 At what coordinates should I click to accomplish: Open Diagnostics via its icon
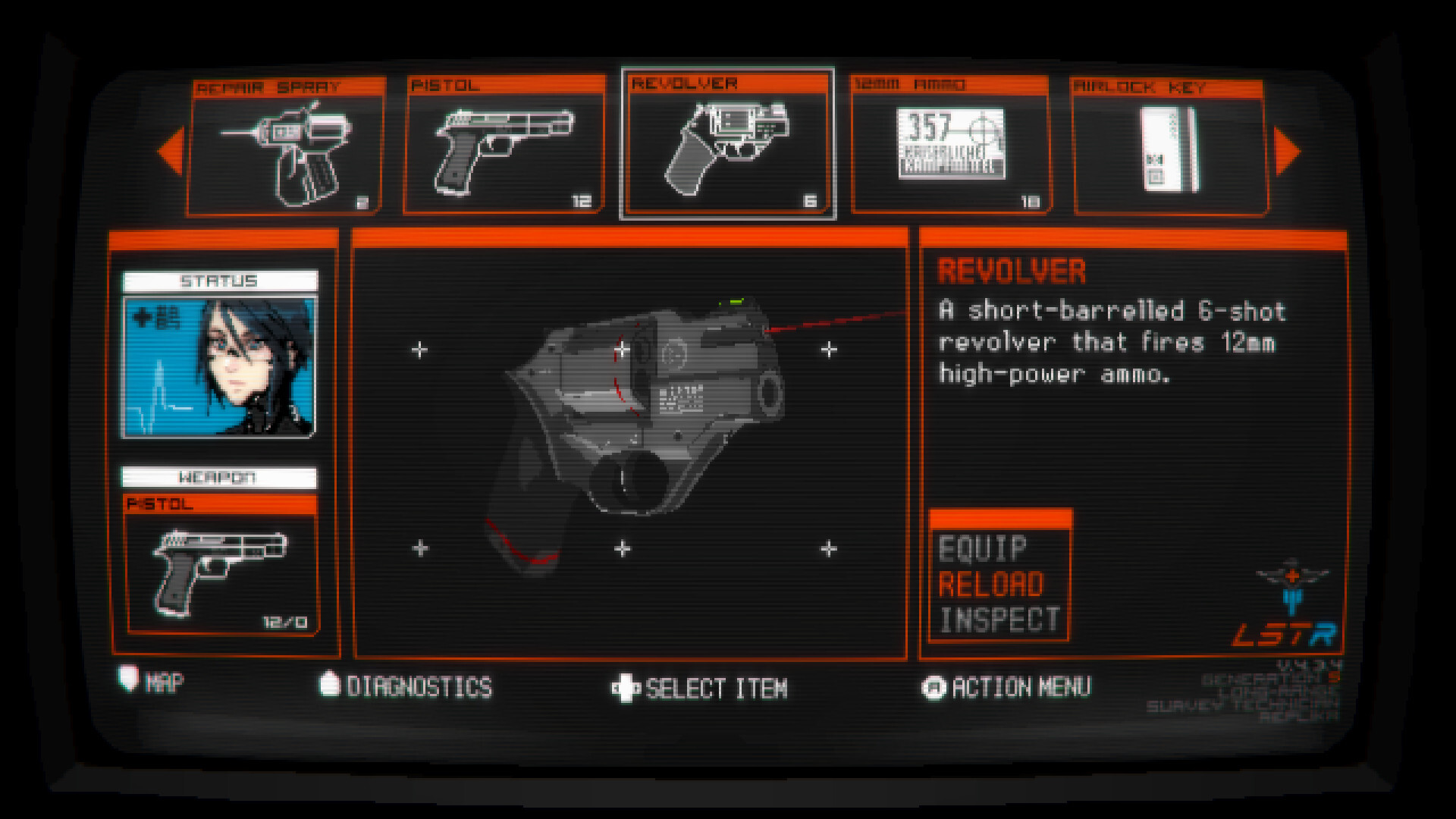point(329,685)
